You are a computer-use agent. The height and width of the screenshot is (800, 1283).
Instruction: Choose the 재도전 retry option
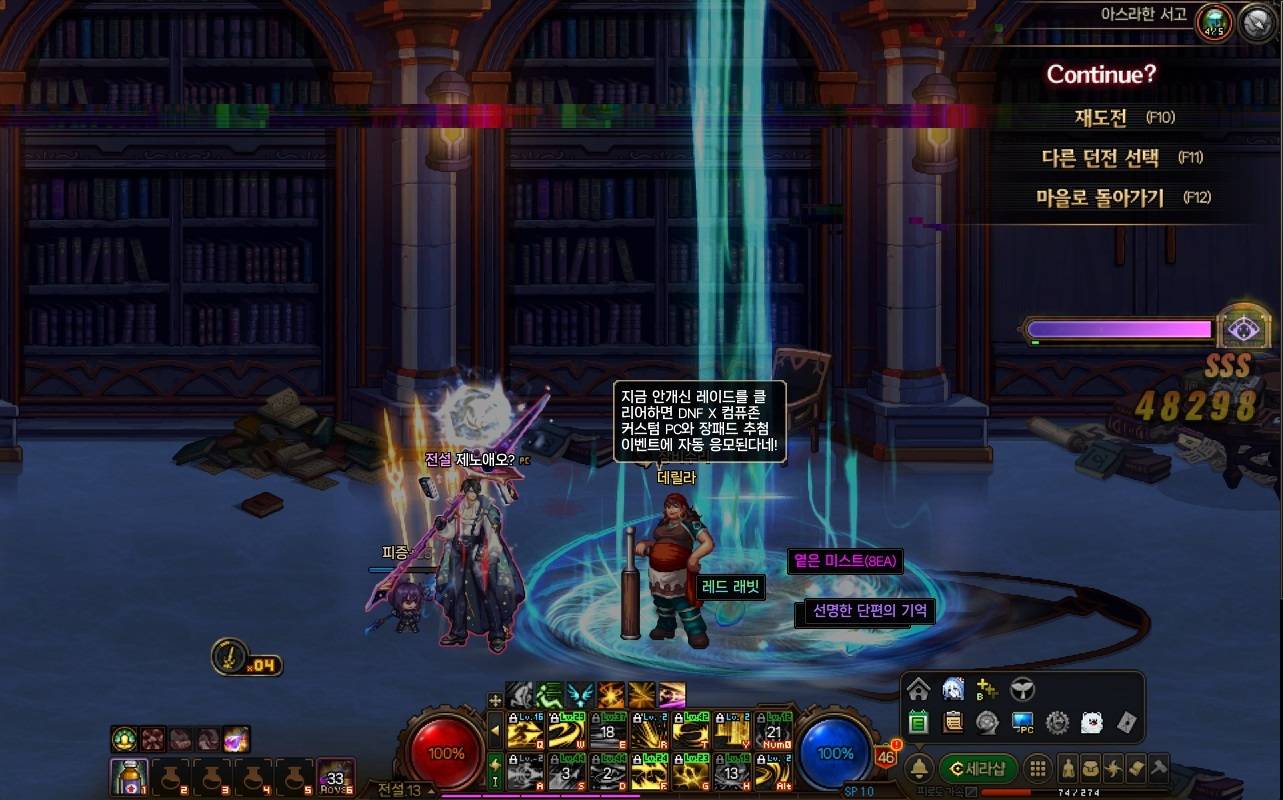click(x=1101, y=118)
